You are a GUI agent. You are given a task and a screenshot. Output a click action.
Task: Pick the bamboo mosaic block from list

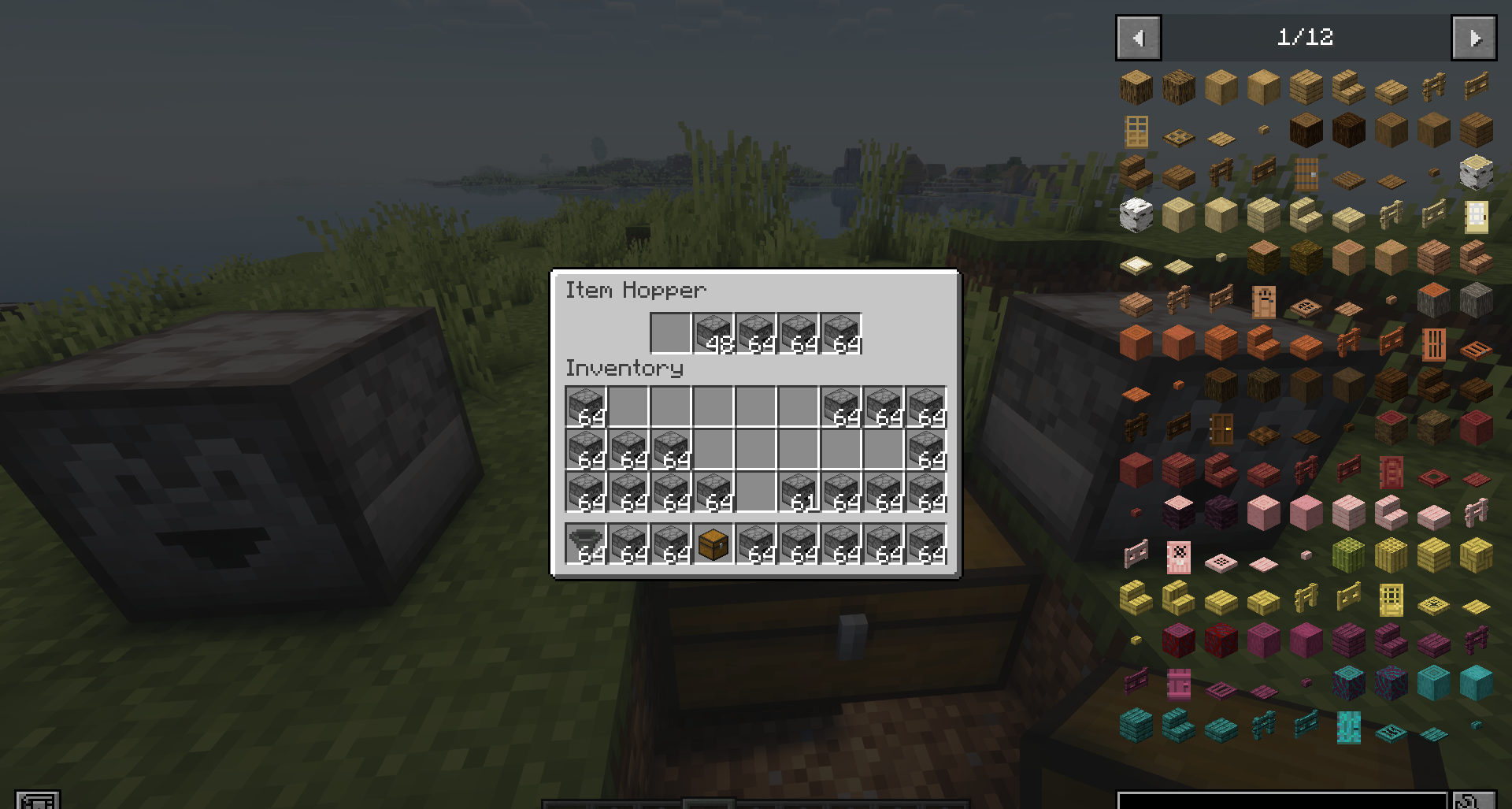coord(1477,555)
